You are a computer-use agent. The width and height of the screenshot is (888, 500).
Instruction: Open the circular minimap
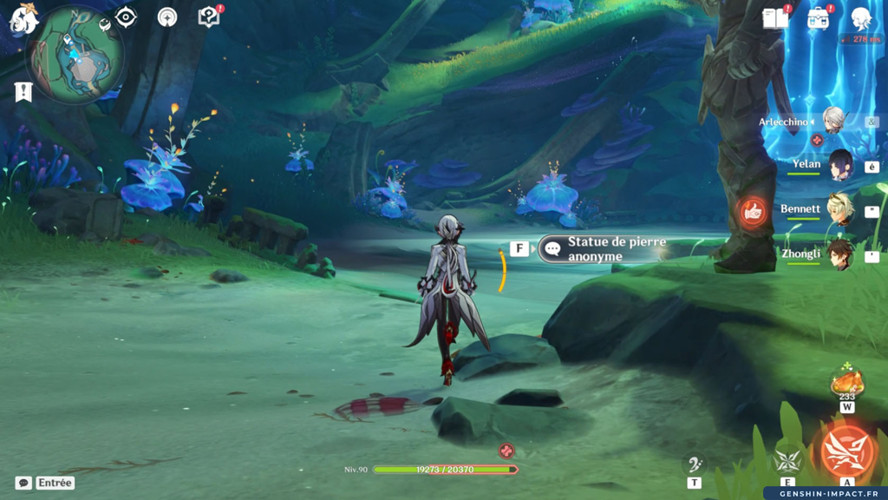(75, 55)
